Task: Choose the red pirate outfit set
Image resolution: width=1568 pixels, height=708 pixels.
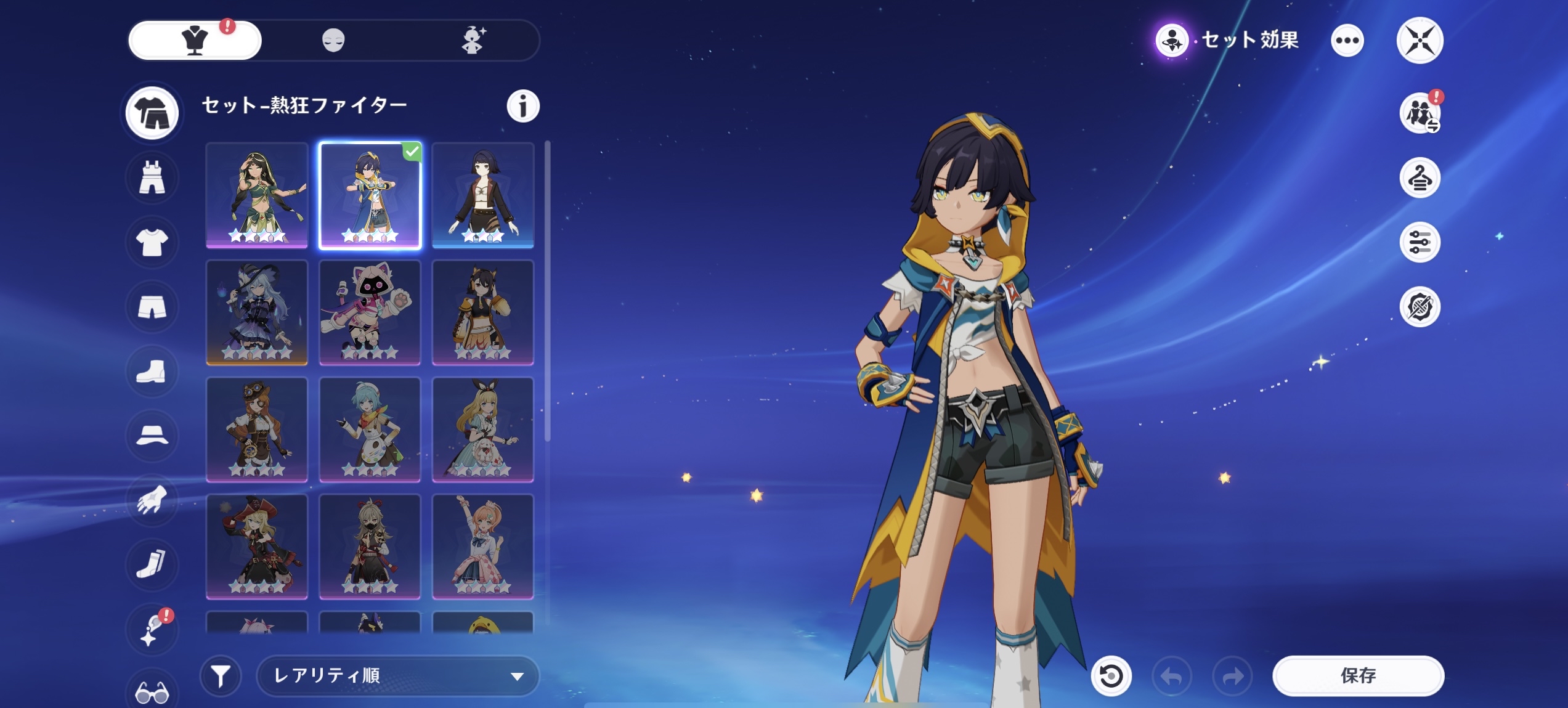Action: click(257, 546)
